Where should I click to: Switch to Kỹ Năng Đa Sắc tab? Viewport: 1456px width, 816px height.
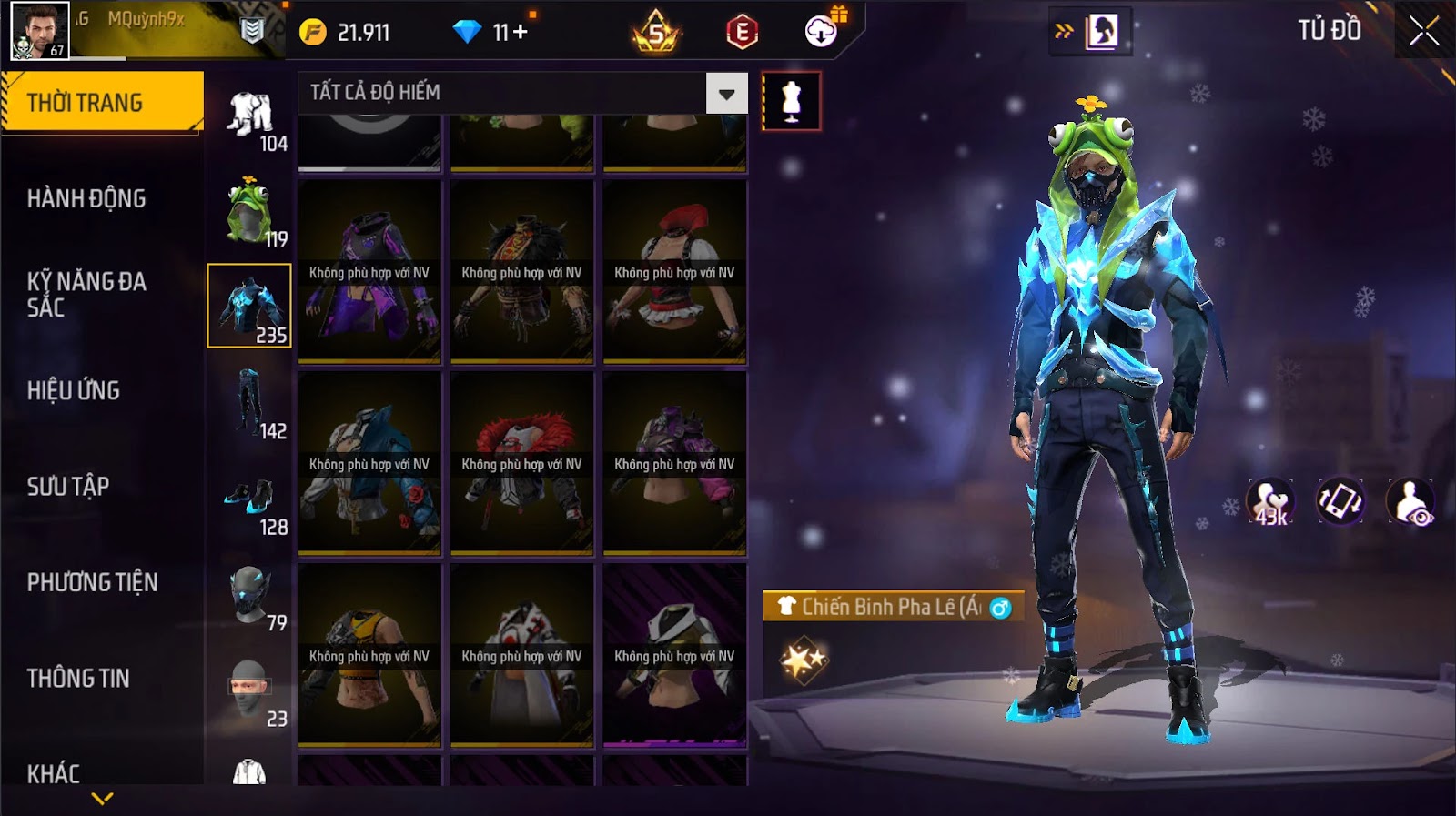point(86,294)
